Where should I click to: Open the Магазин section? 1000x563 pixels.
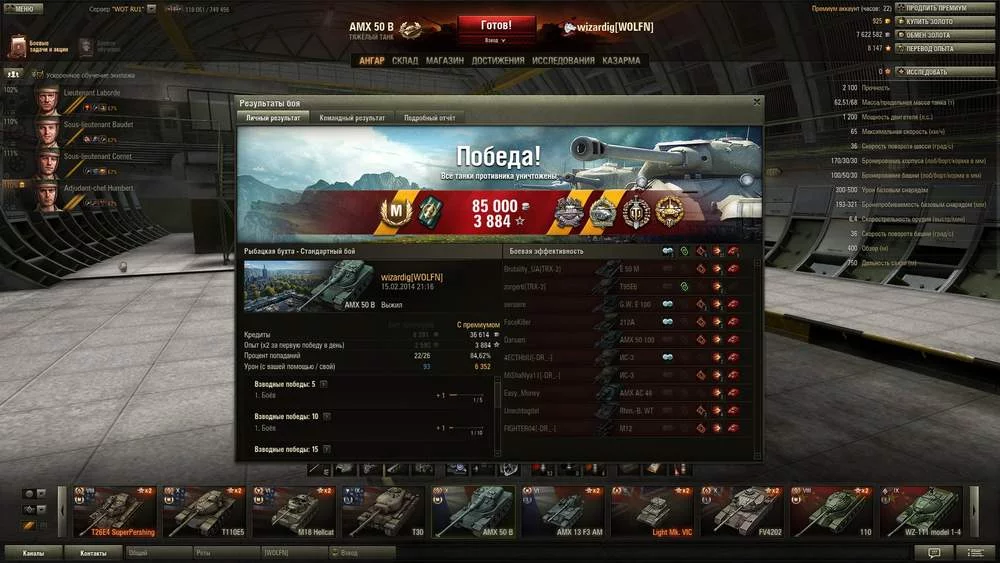[x=444, y=60]
